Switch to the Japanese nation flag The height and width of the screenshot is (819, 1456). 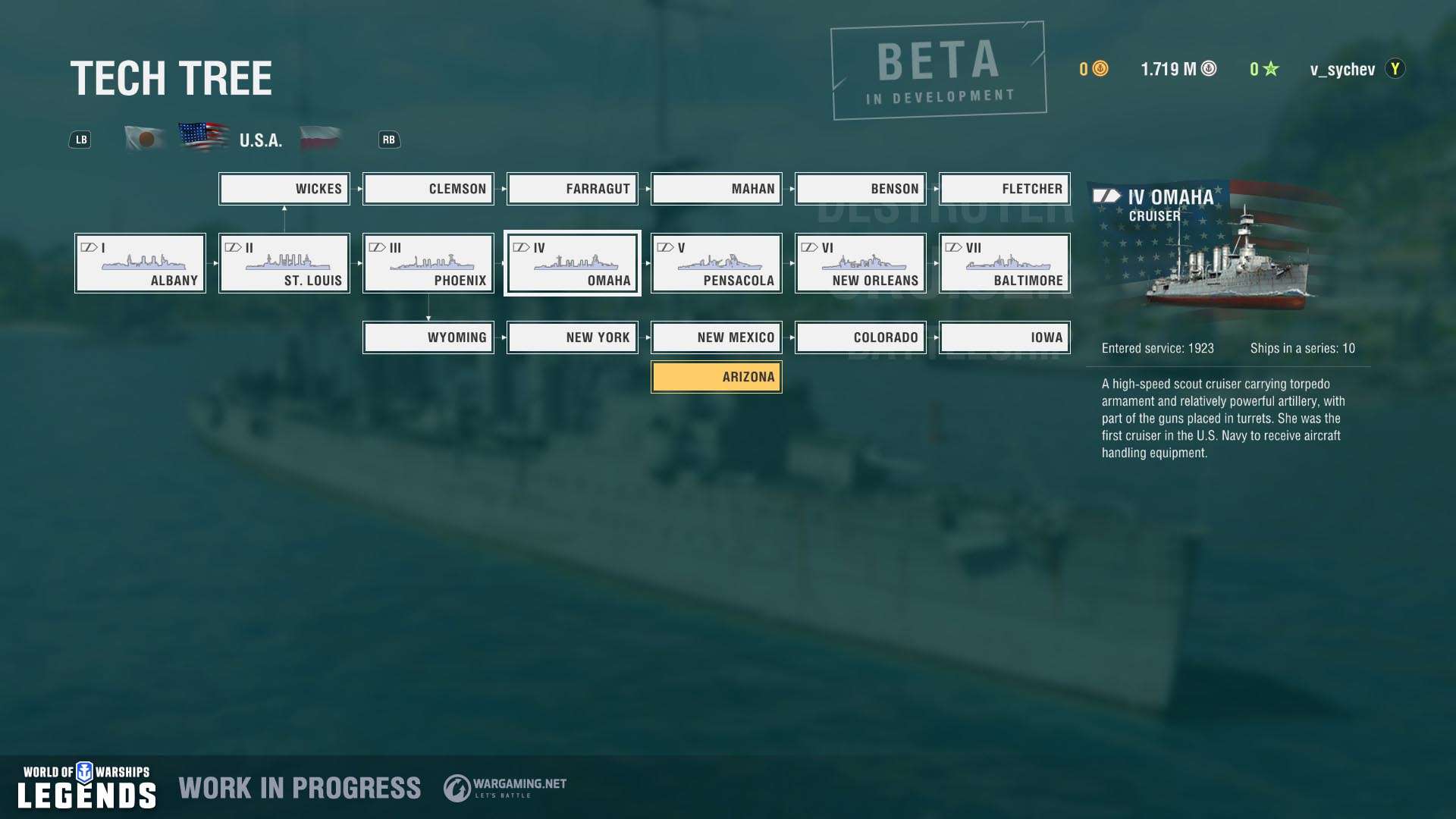[146, 139]
